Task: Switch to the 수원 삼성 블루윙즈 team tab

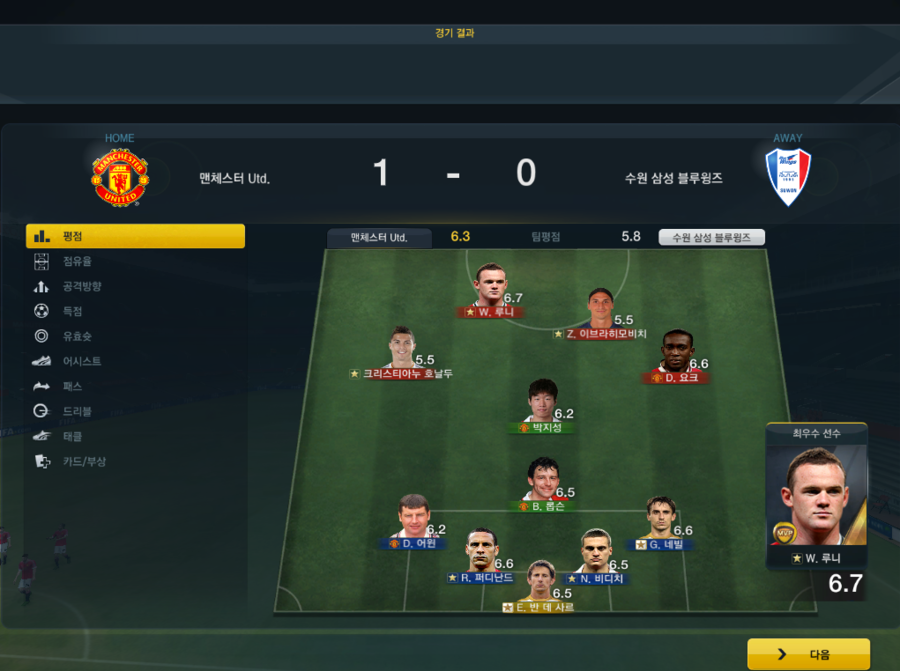Action: pyautogui.click(x=711, y=238)
